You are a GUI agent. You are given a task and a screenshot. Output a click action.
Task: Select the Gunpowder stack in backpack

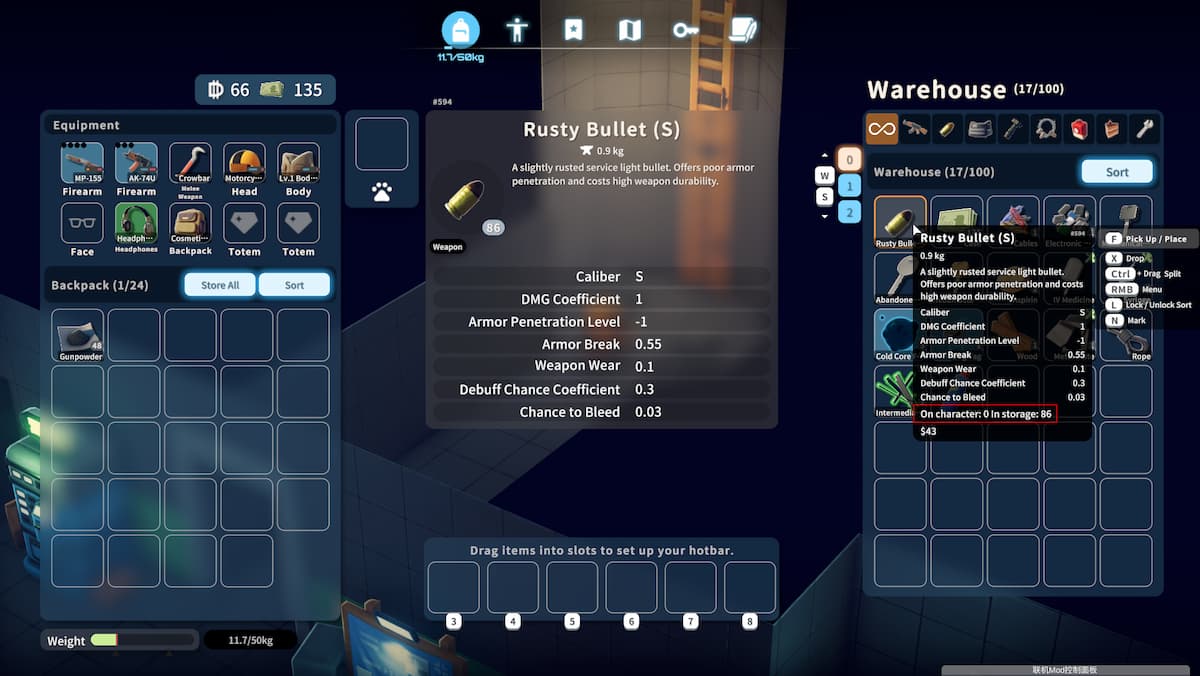click(78, 335)
